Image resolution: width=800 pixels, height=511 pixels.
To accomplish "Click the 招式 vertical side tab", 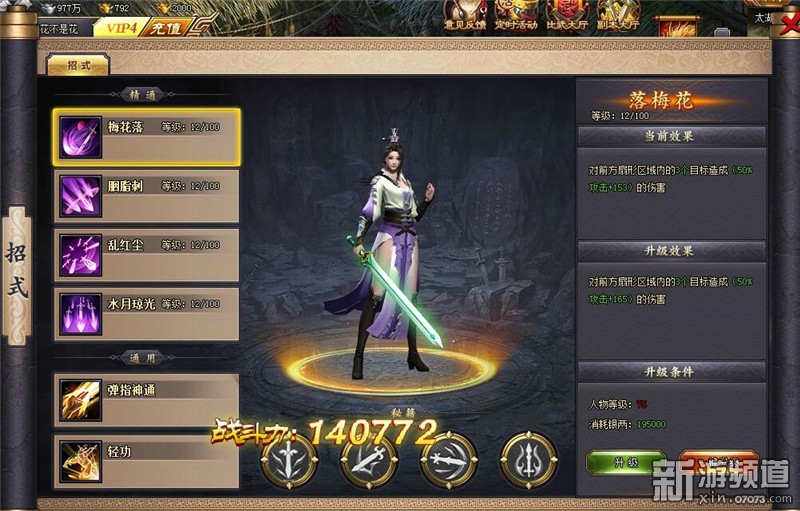I will [17, 274].
